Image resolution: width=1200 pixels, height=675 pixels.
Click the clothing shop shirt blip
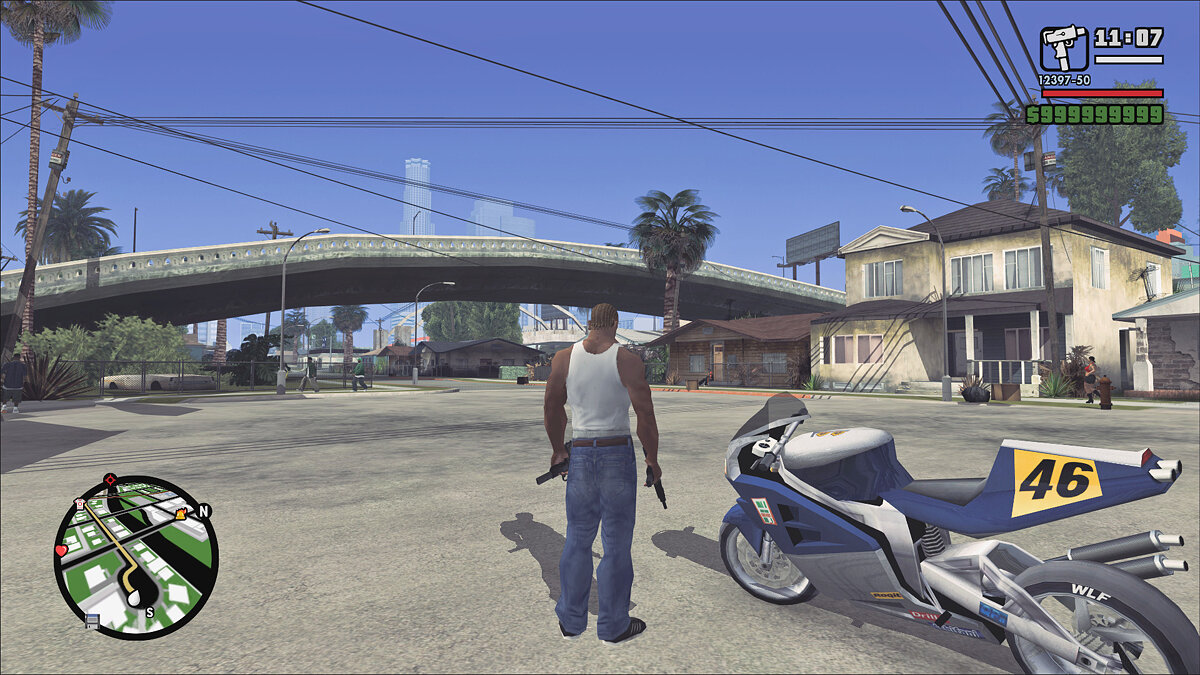(80, 504)
